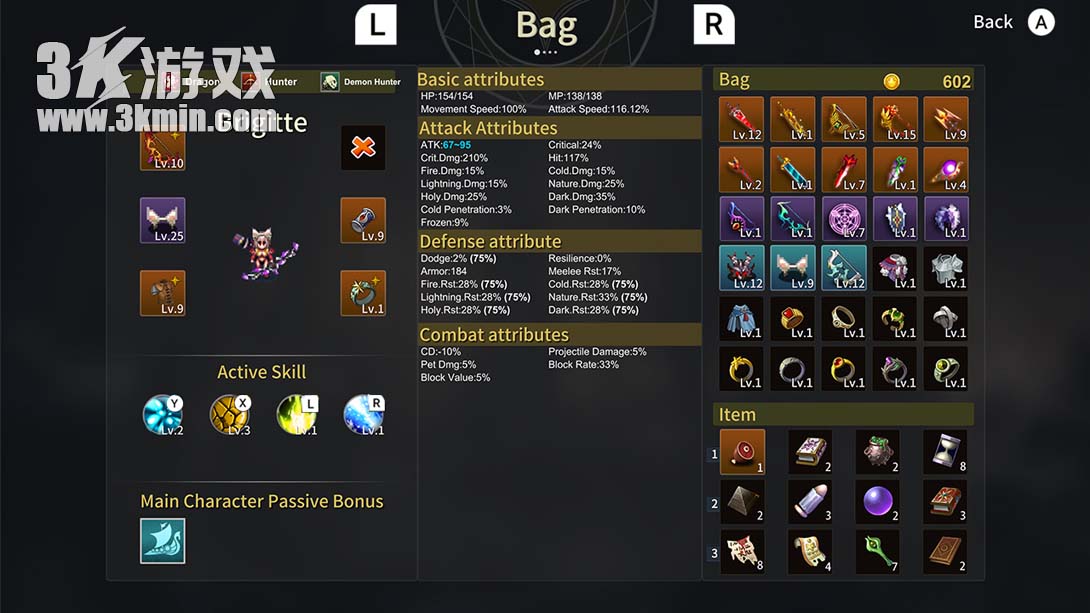Select the equipped Lv.1 ring with green gem
Screen dimensions: 1090x613
[362, 293]
